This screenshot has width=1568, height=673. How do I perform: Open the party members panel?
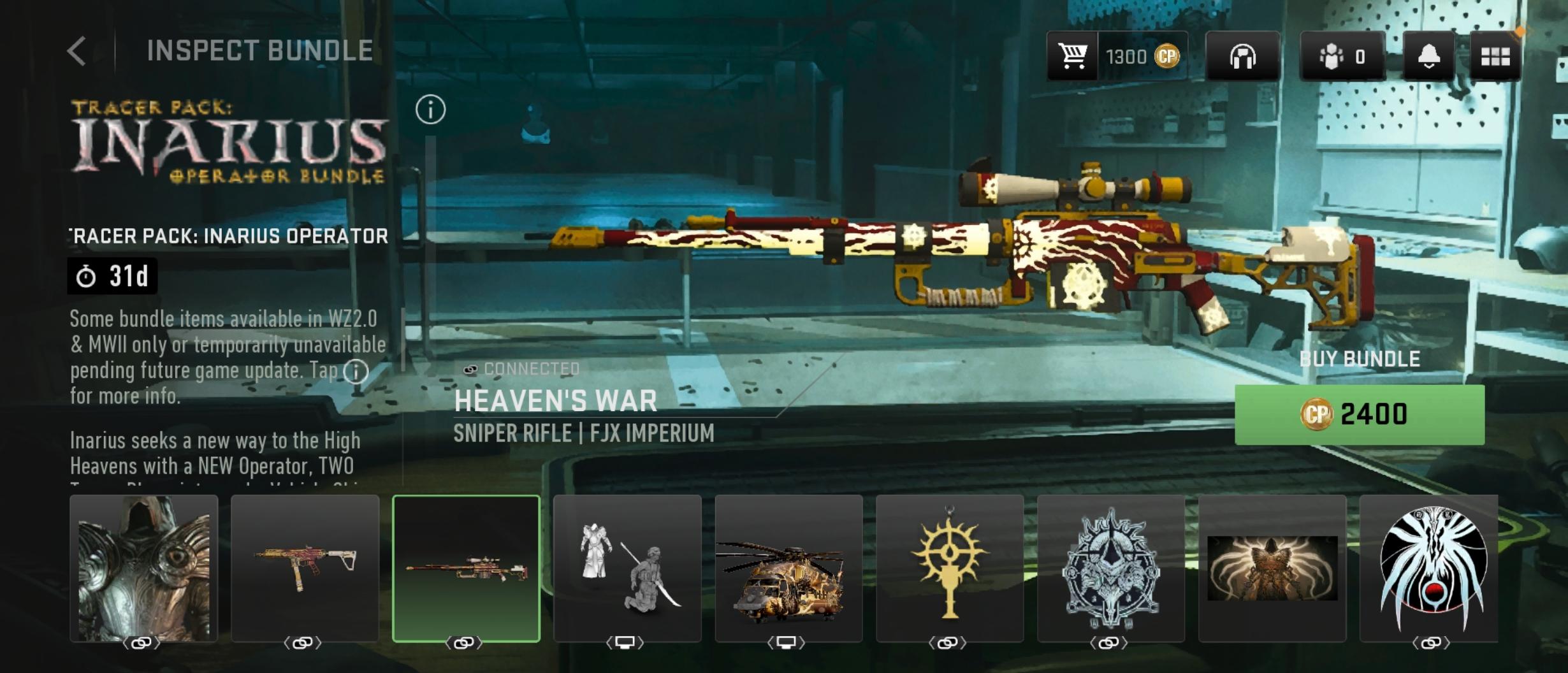[x=1342, y=57]
